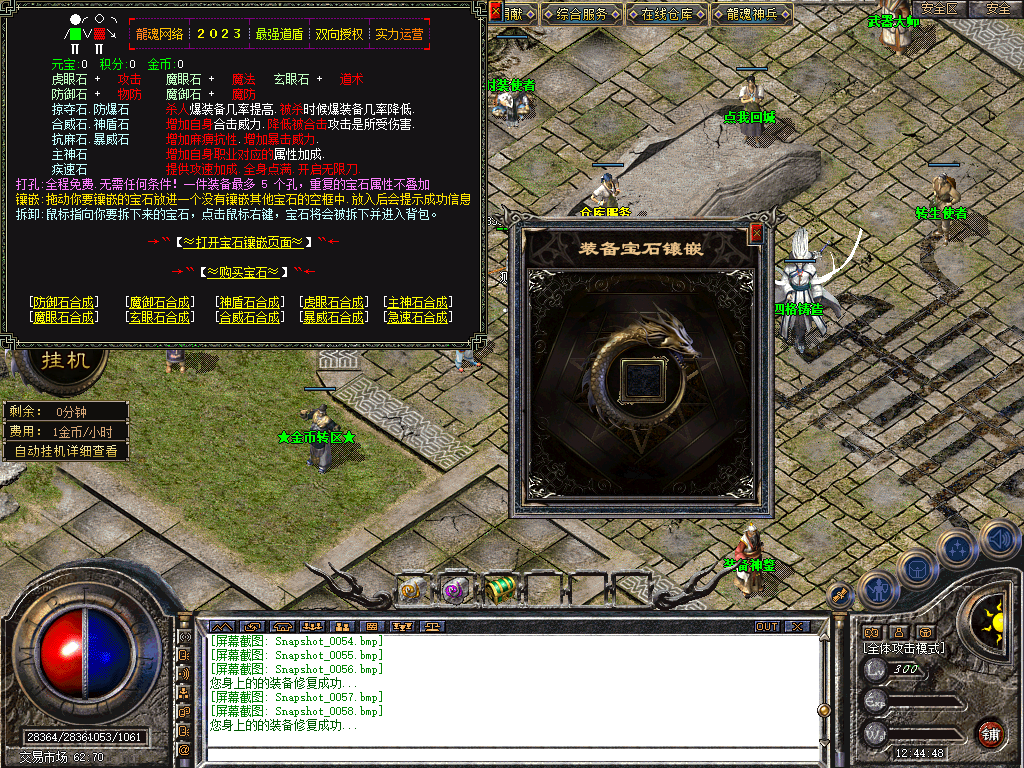
Task: Choose 防御石合成 synthesis option
Action: point(64,302)
